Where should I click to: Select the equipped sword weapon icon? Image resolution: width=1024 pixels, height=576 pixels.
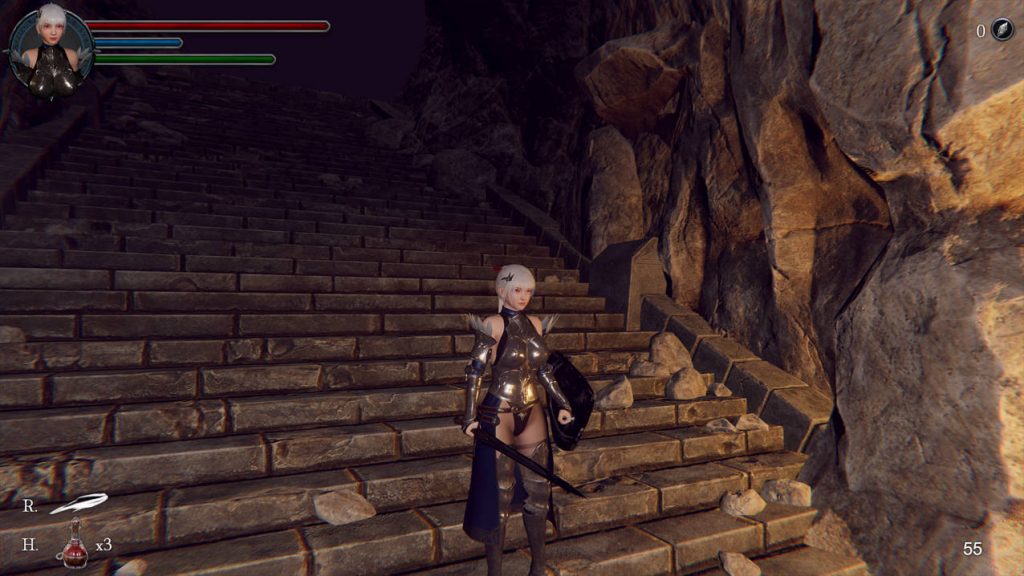(78, 503)
